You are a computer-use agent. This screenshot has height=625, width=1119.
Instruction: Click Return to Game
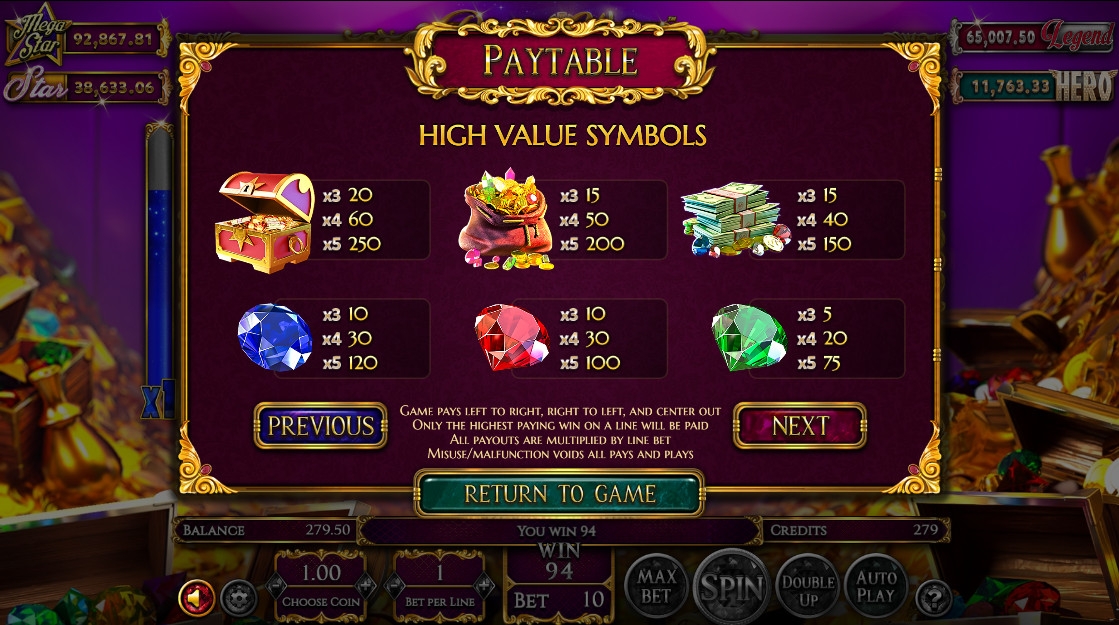tap(559, 494)
